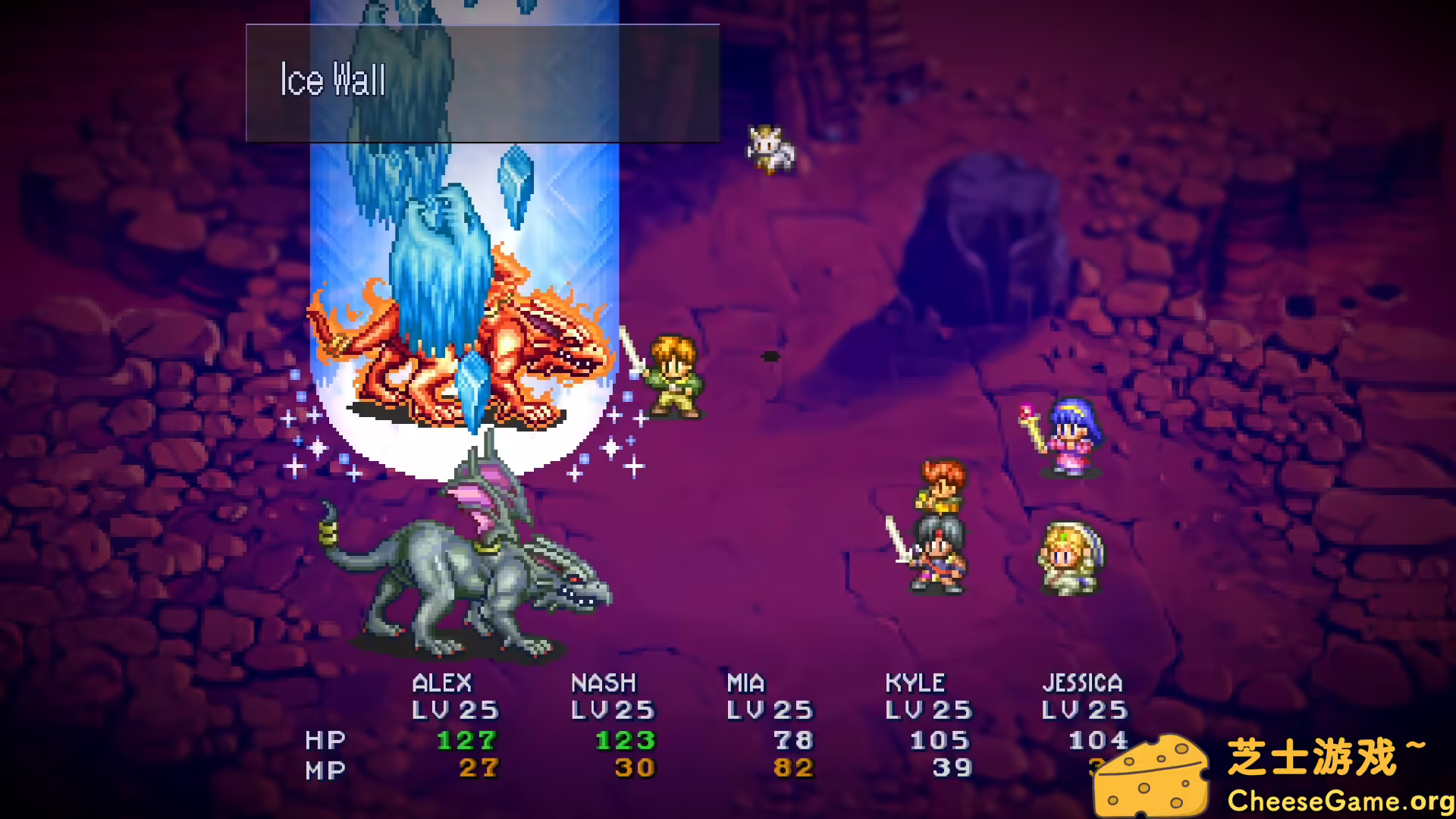
Task: Select Nash's party status entry
Action: pyautogui.click(x=613, y=724)
